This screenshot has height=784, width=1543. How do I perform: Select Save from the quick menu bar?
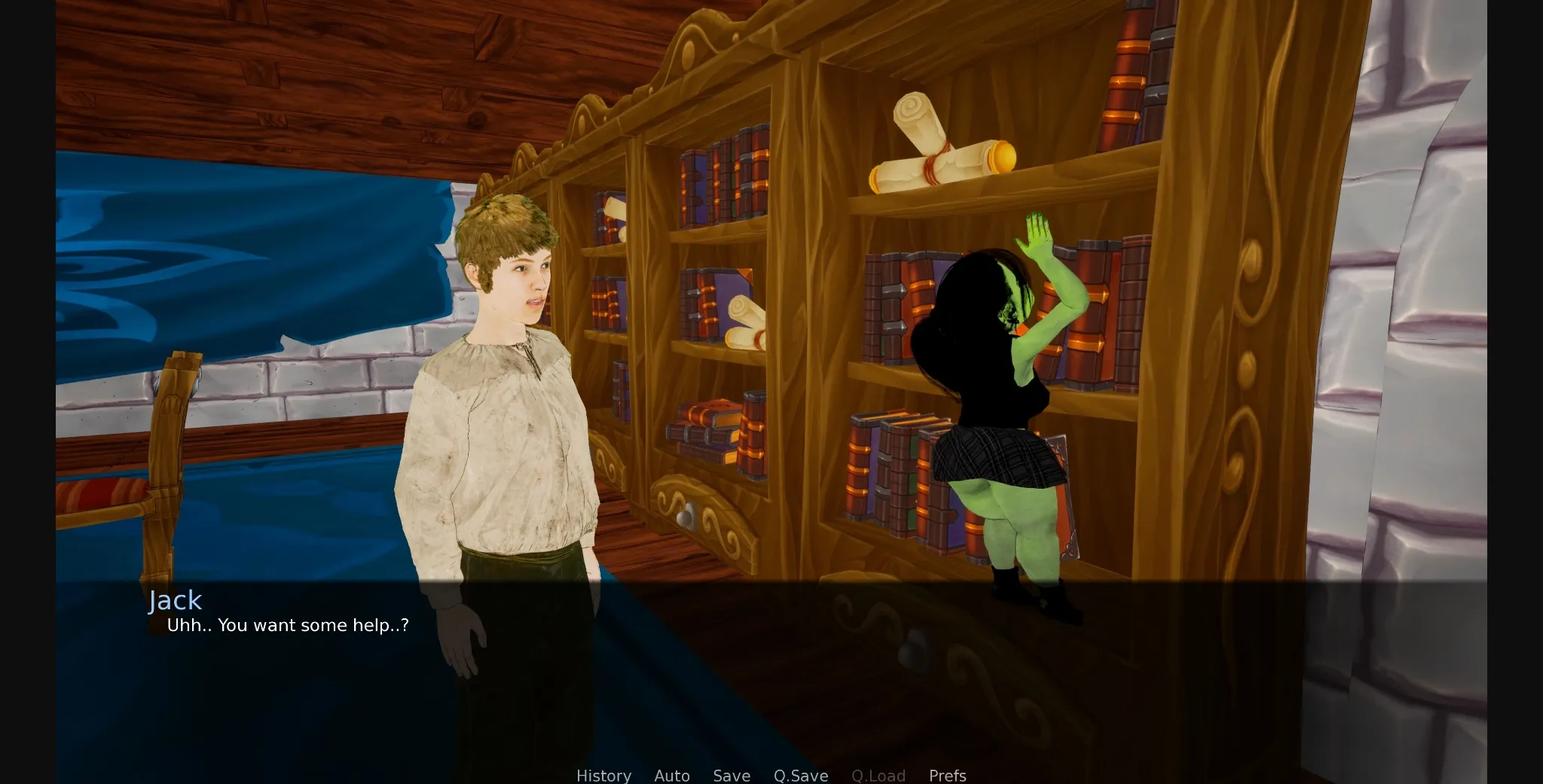click(x=731, y=776)
